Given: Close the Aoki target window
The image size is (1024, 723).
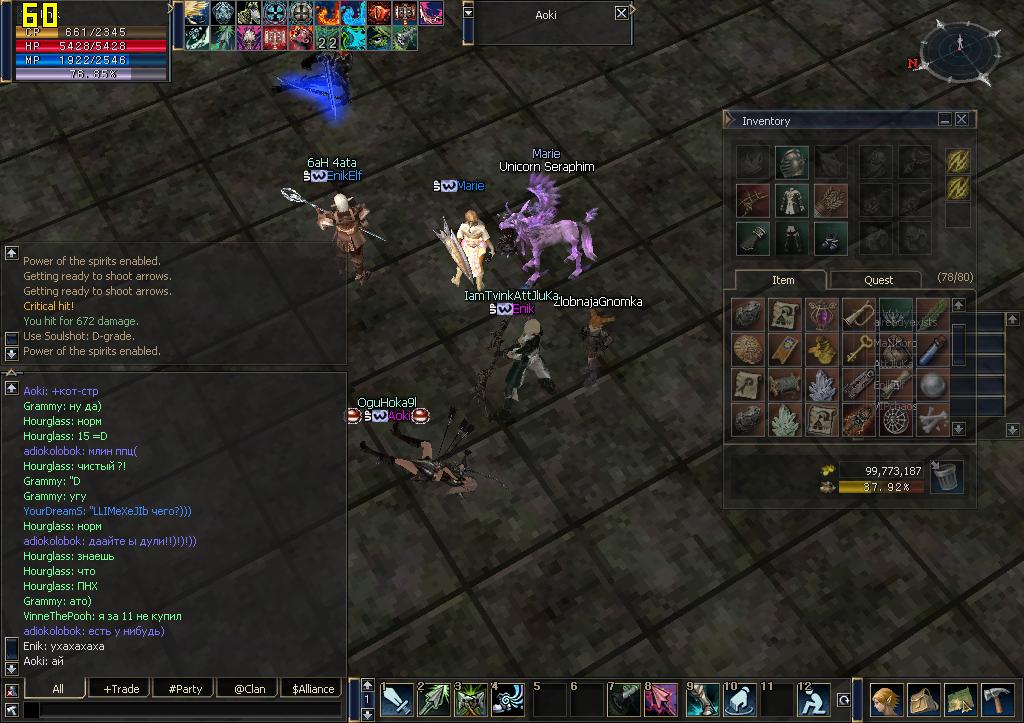Looking at the screenshot, I should (x=621, y=14).
